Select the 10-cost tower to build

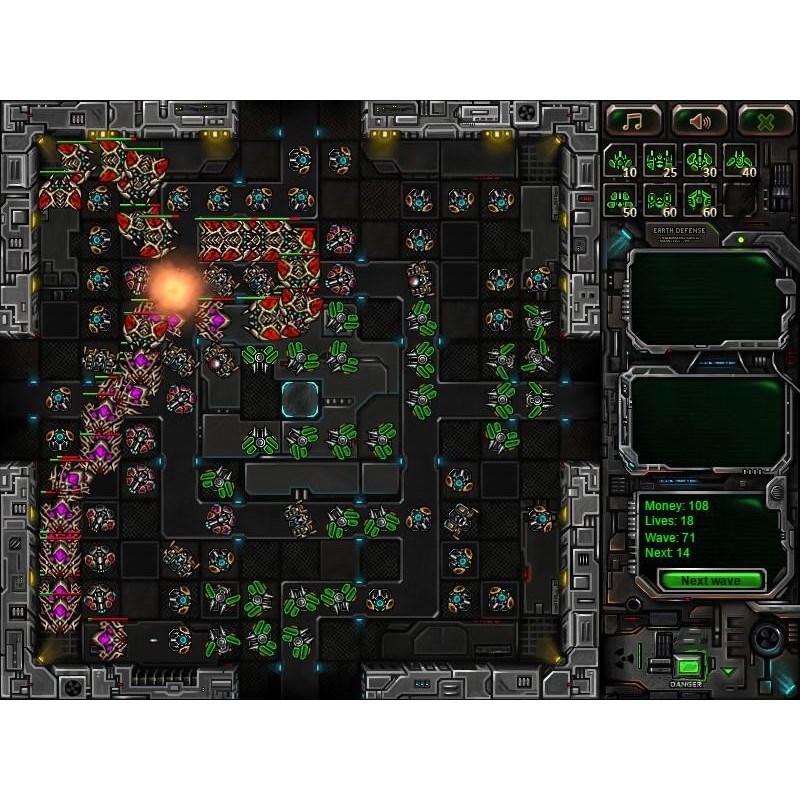620,160
